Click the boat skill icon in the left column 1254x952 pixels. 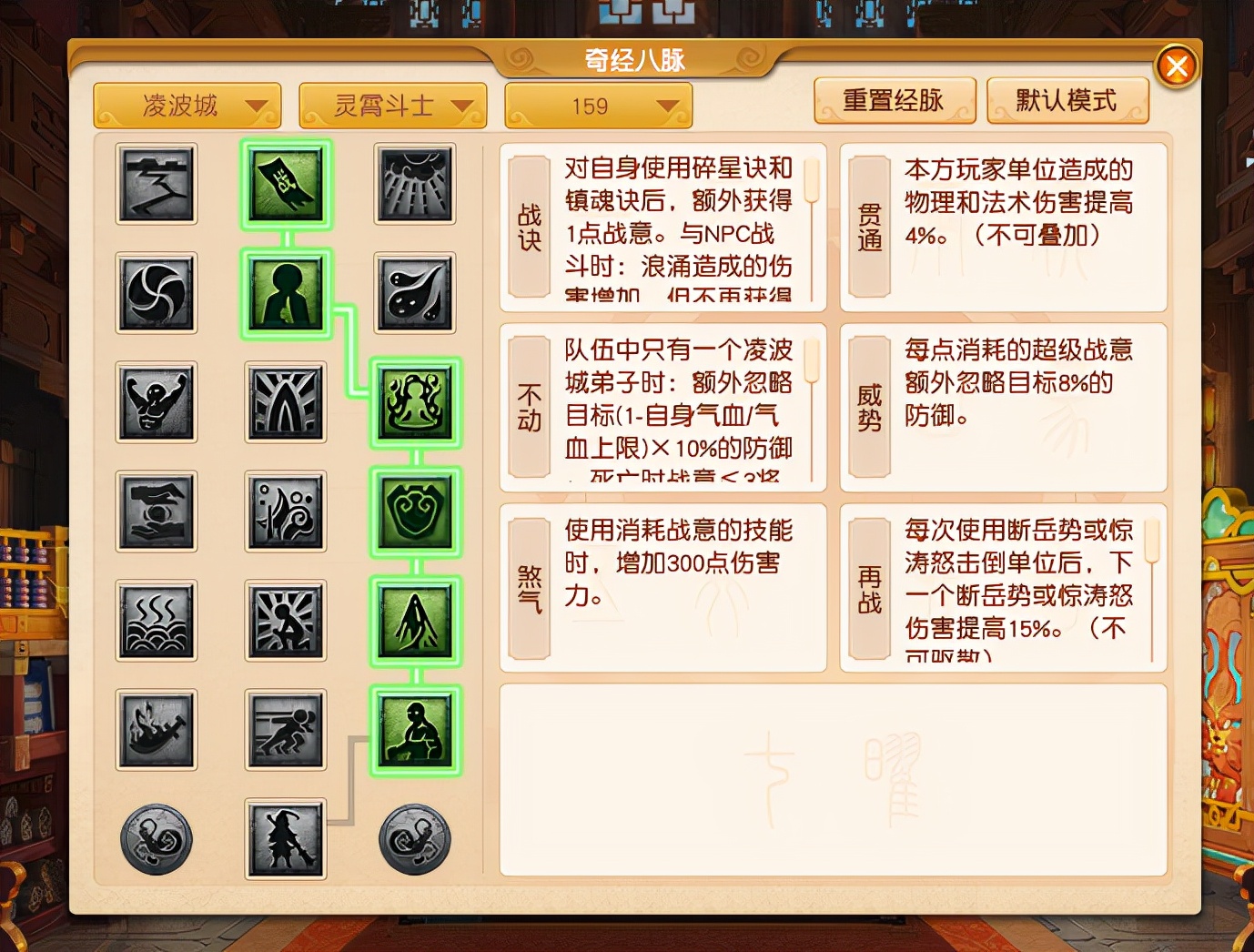[x=156, y=731]
